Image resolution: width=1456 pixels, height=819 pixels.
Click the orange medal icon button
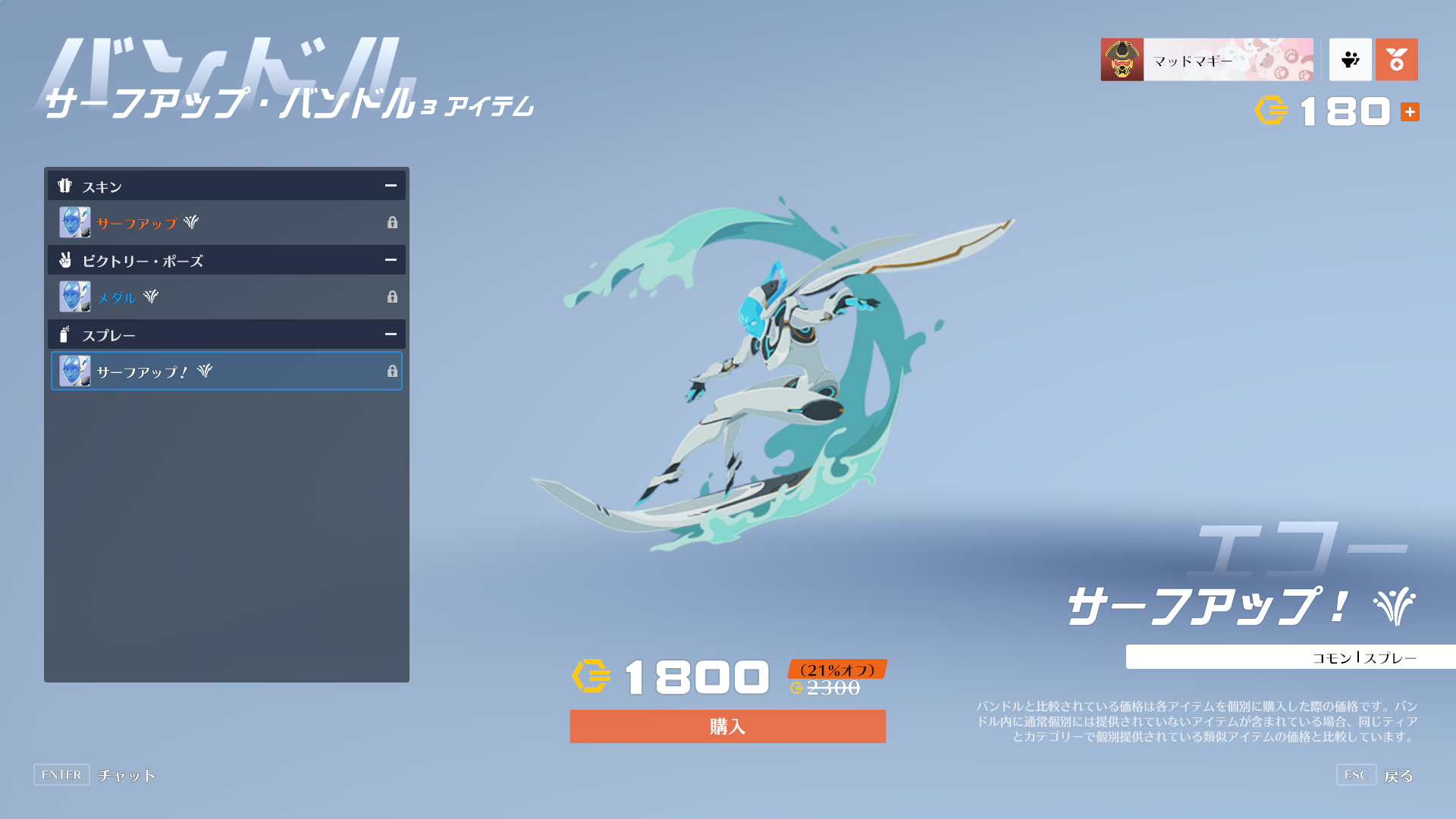point(1396,60)
